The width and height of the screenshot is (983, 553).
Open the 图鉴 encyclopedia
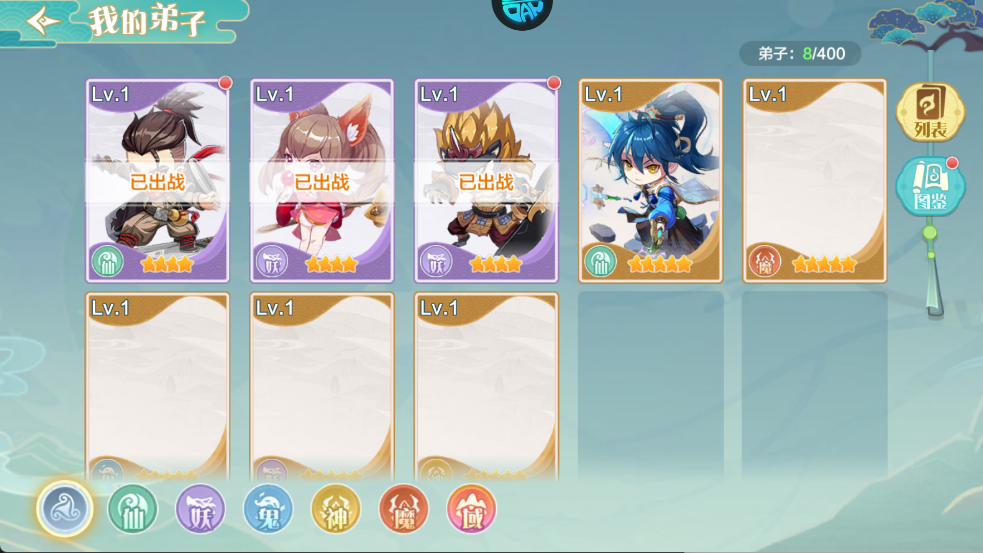(929, 187)
